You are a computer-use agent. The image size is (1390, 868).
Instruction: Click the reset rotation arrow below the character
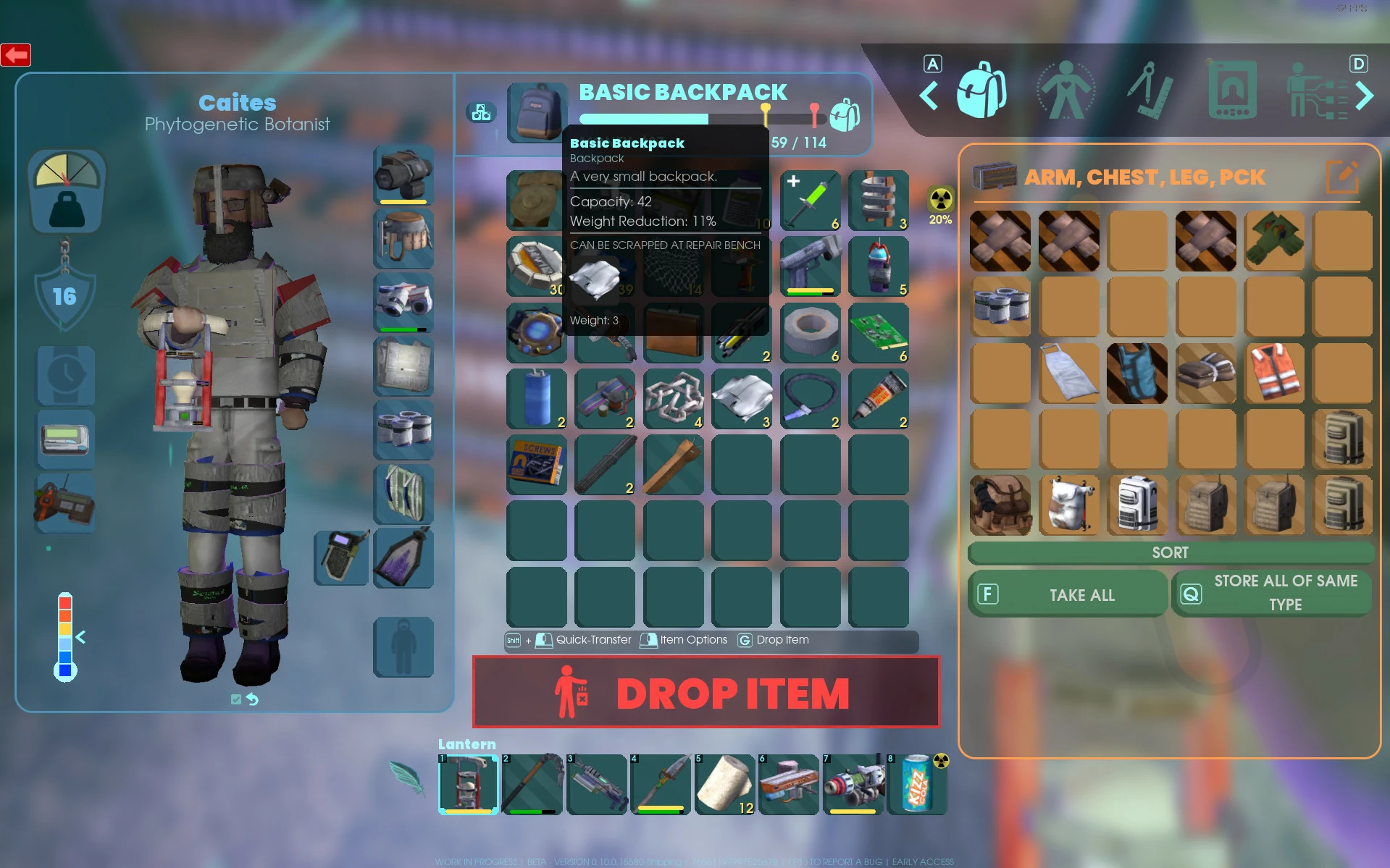[254, 699]
